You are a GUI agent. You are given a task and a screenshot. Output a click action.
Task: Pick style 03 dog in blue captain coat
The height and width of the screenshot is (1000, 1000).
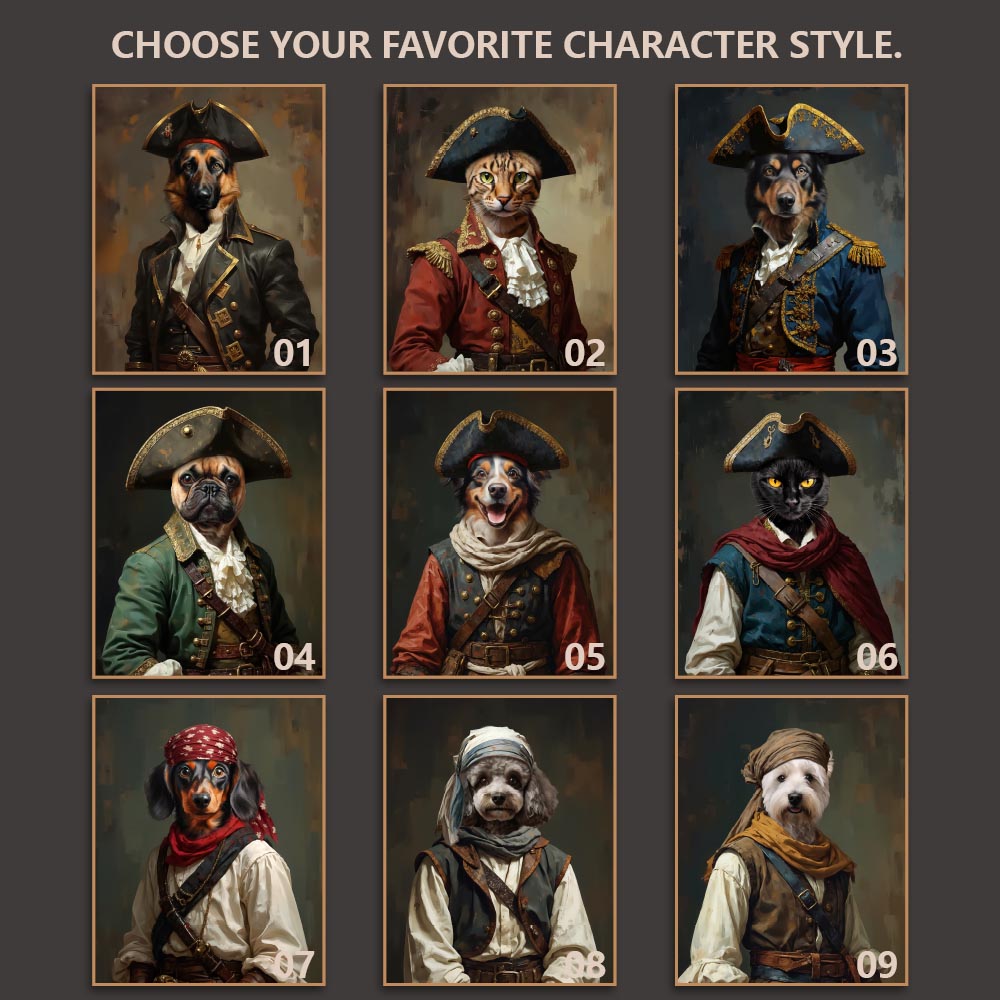(x=791, y=229)
